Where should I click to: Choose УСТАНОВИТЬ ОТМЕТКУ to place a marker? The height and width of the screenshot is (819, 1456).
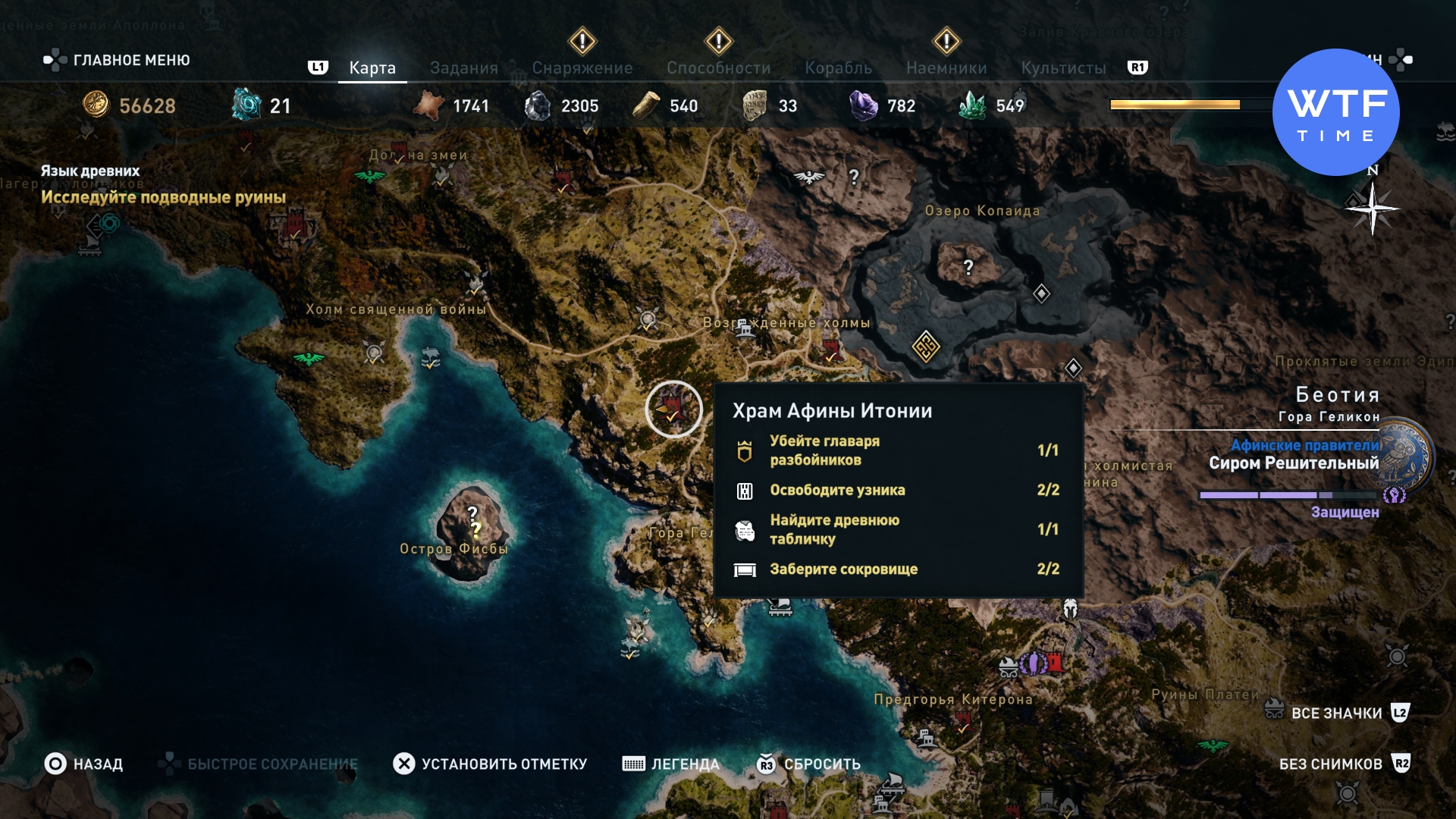point(490,764)
